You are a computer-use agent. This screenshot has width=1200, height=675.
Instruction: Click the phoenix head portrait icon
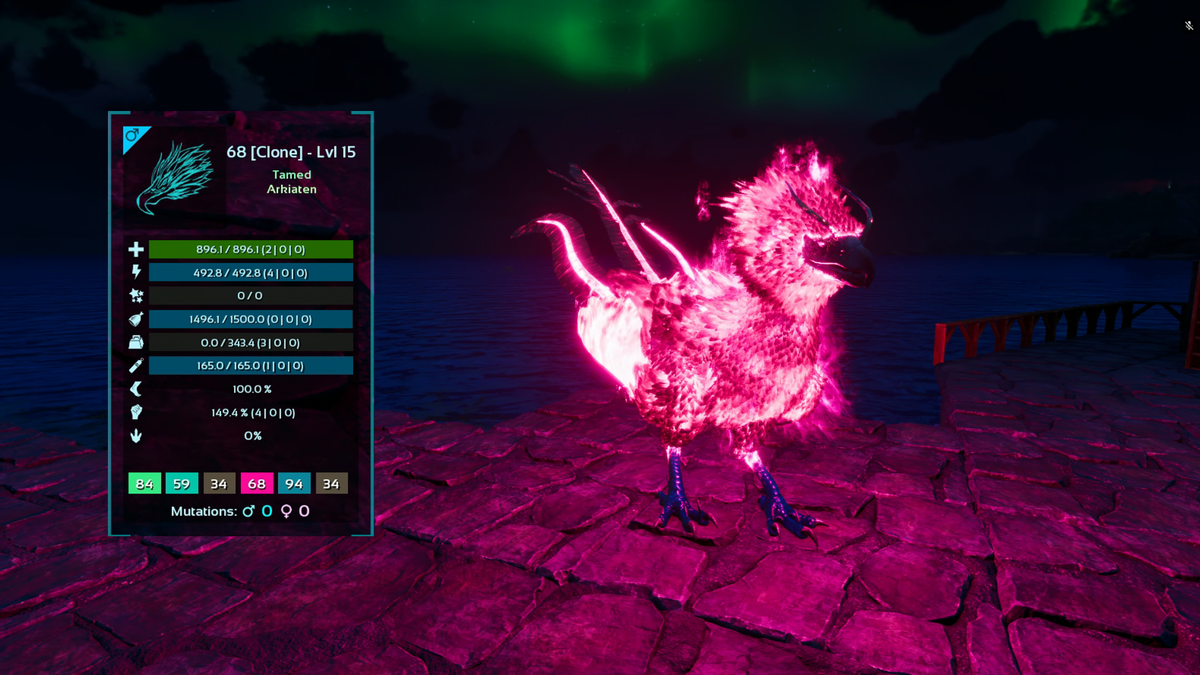173,178
